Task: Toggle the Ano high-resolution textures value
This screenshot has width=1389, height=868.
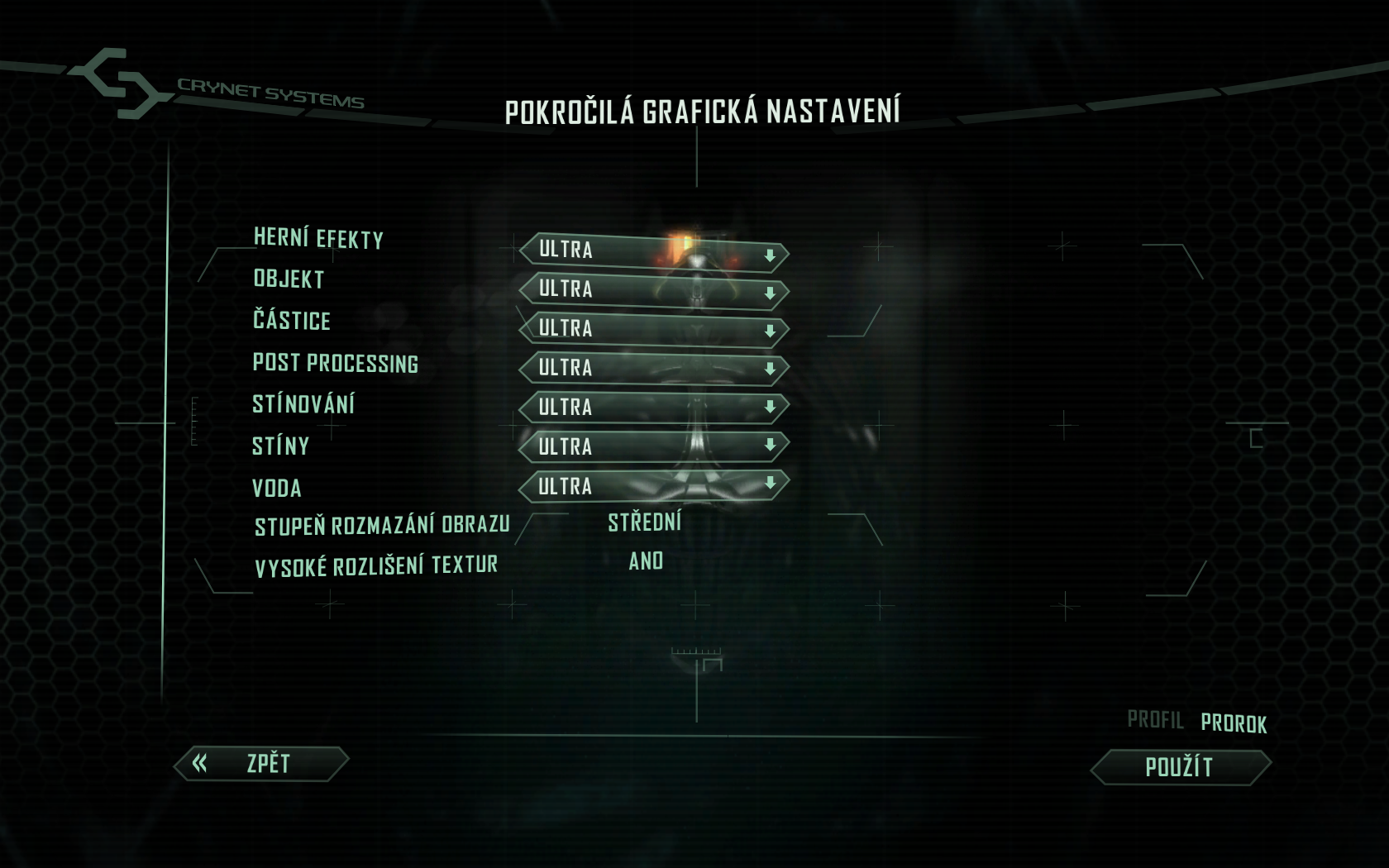Action: click(x=646, y=561)
